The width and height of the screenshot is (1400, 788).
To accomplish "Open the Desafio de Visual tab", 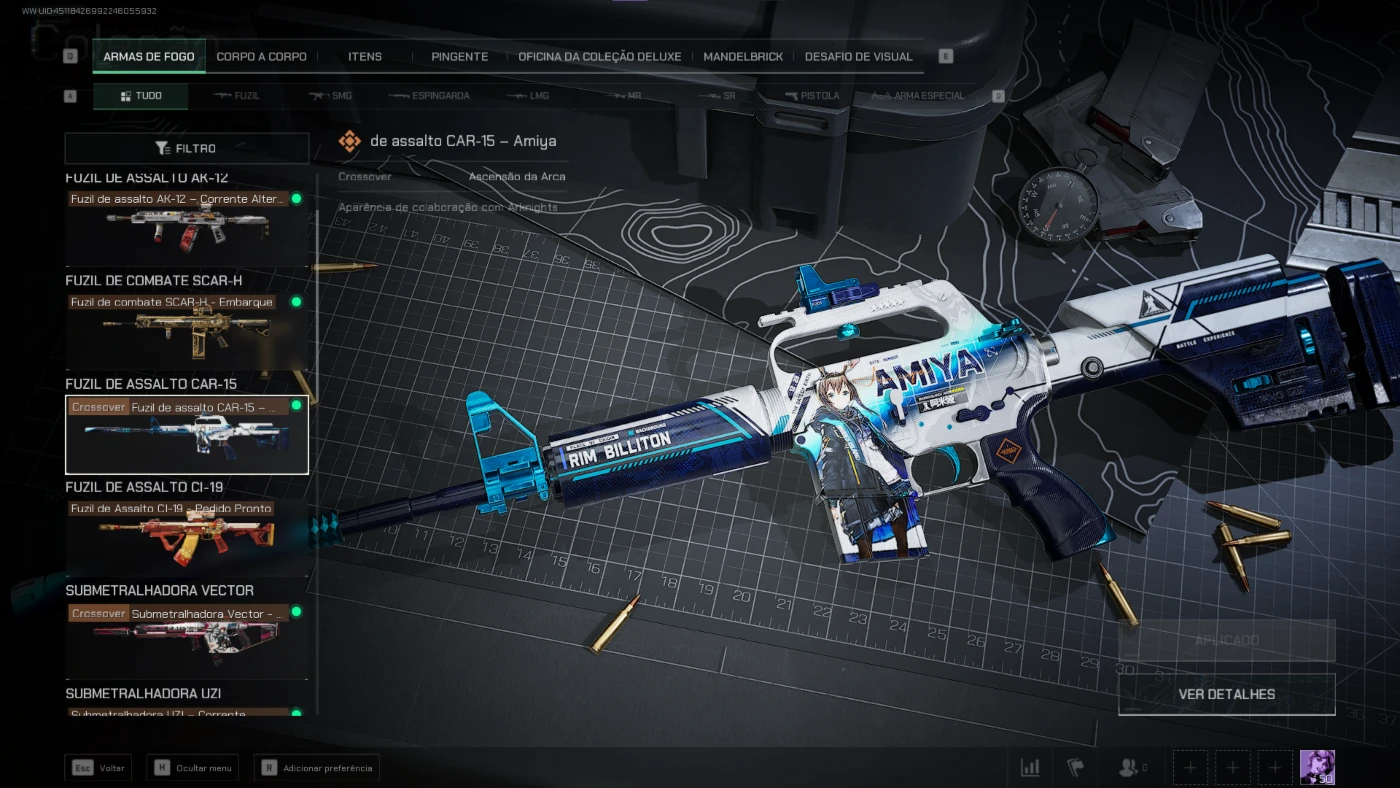I will point(858,57).
